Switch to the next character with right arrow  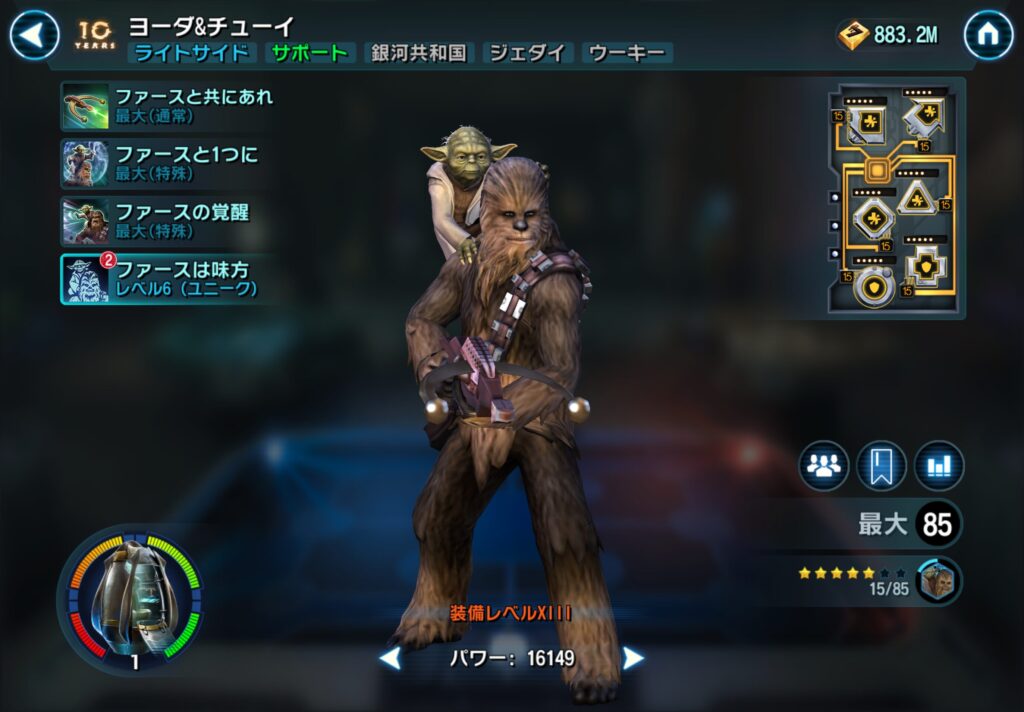(x=633, y=658)
